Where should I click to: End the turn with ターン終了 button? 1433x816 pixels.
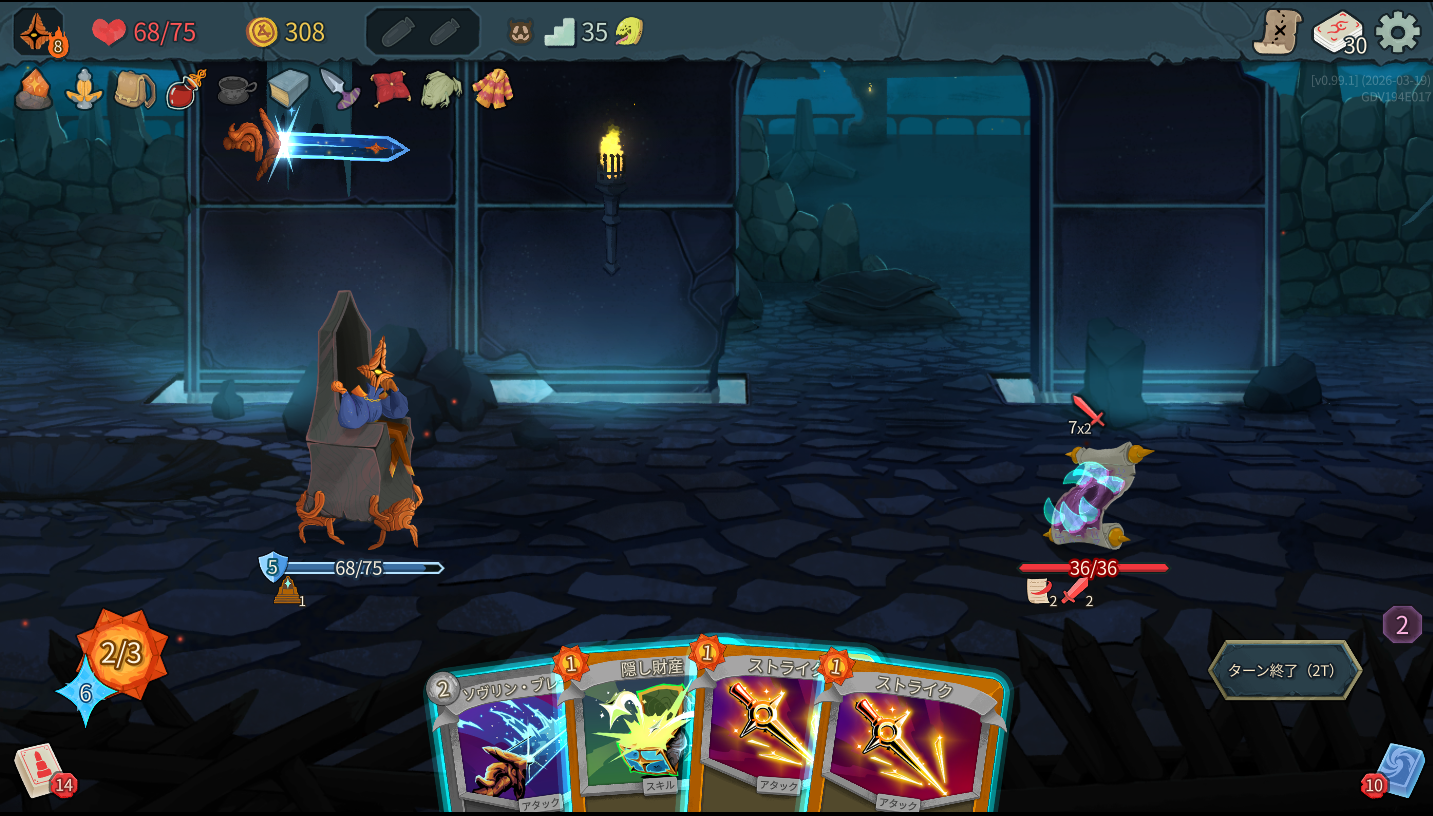(1284, 670)
